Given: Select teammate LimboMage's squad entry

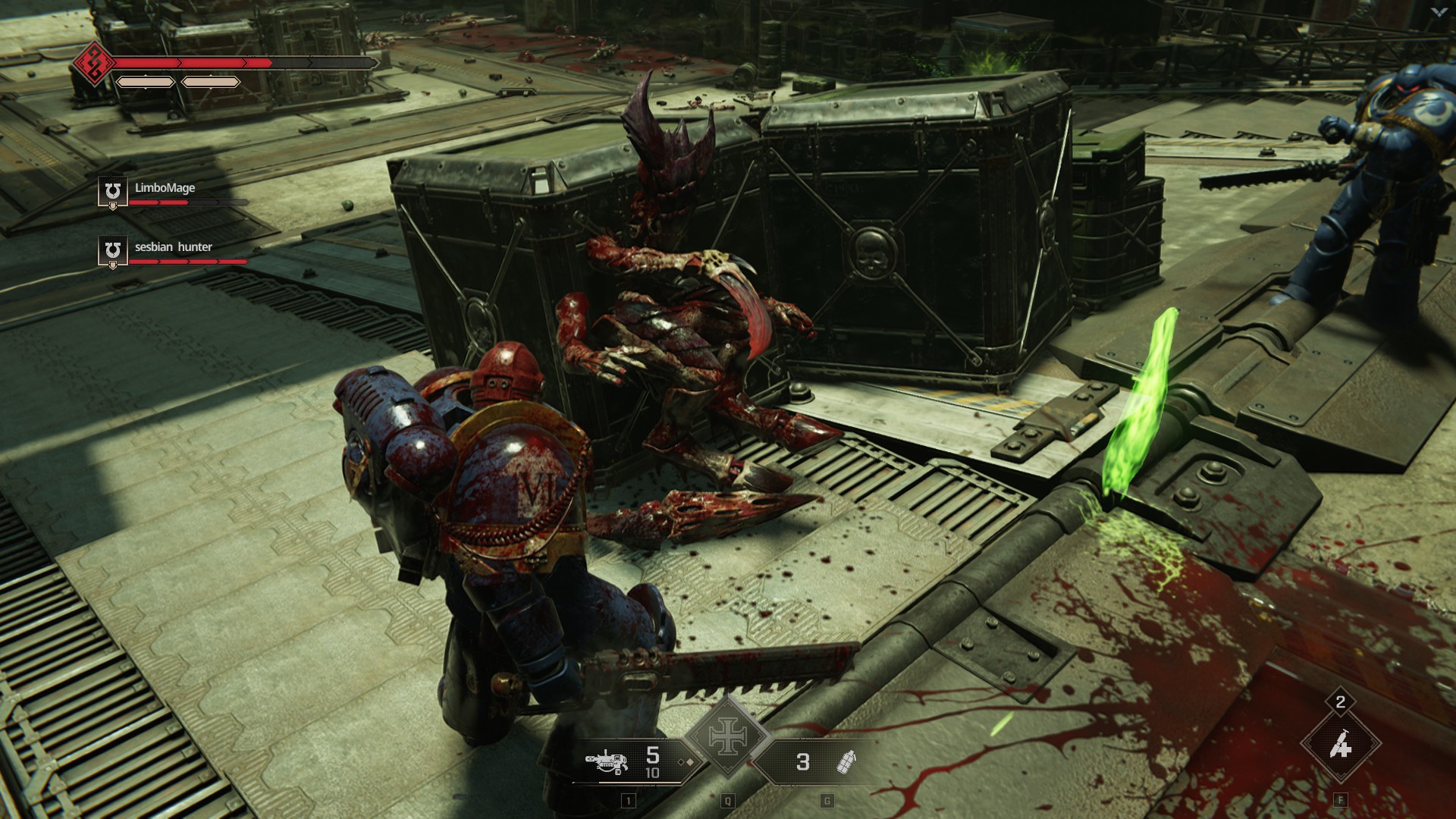Looking at the screenshot, I should tap(165, 188).
